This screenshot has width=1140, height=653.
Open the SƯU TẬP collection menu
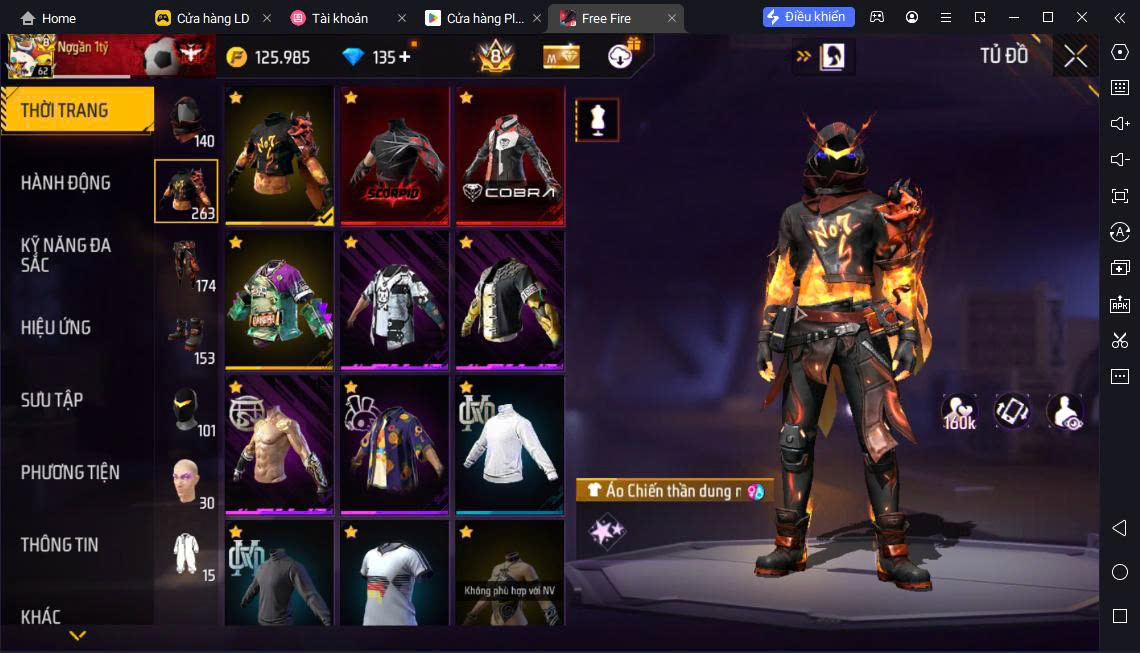[52, 400]
